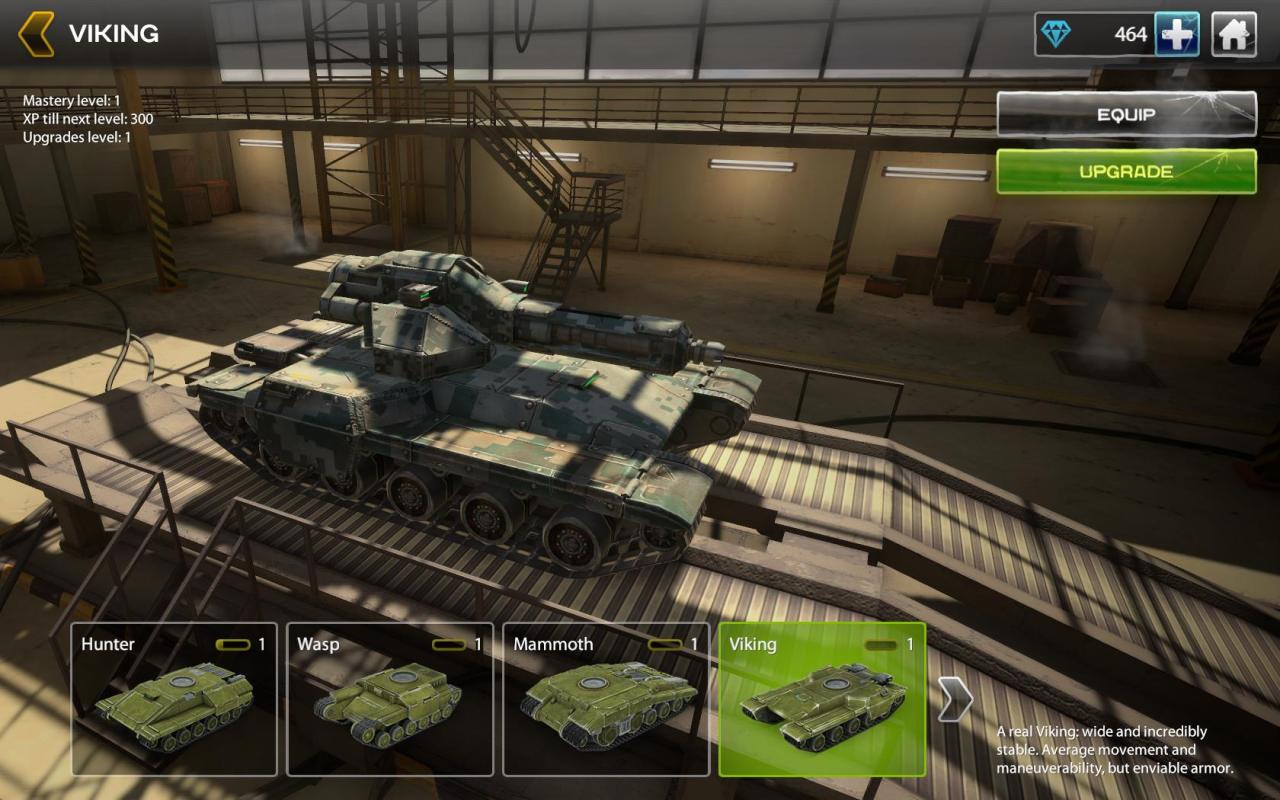Choose the Wasp hull card

[390, 699]
